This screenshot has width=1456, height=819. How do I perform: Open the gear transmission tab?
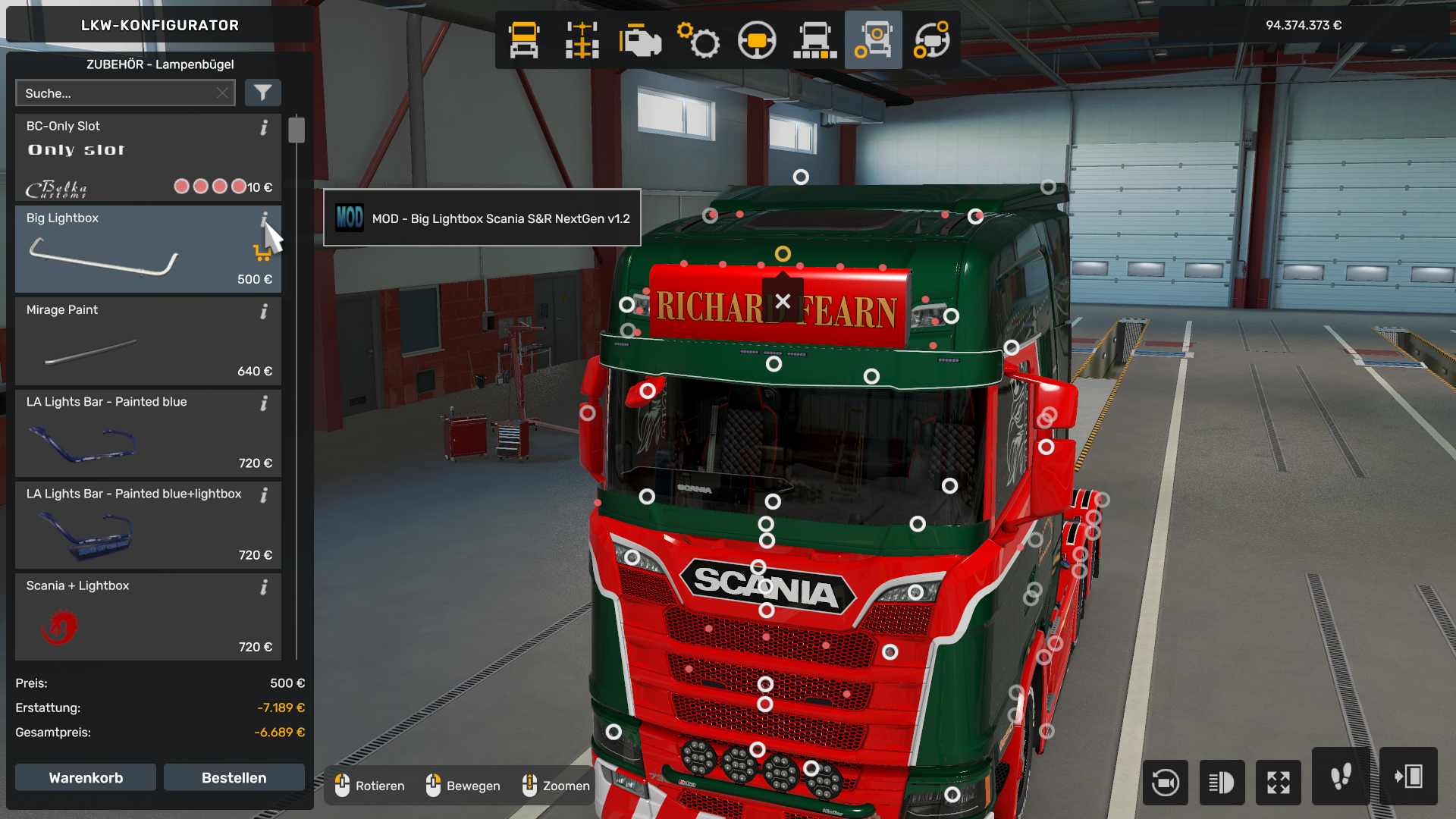click(698, 40)
